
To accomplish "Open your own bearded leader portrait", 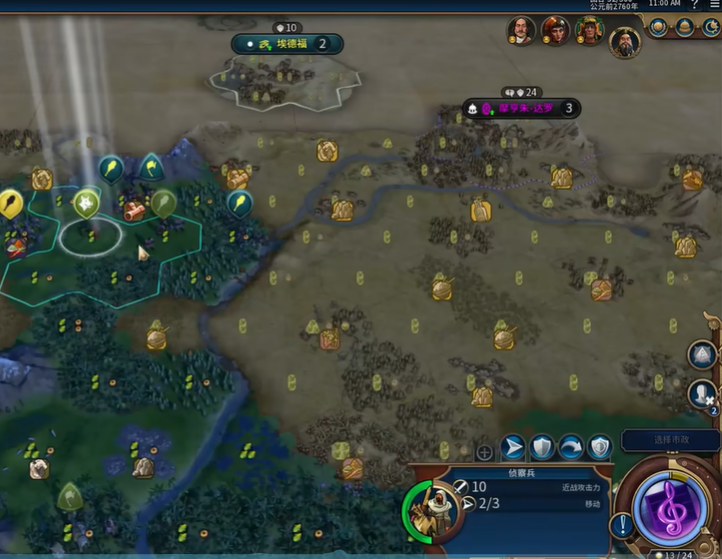I will [625, 42].
